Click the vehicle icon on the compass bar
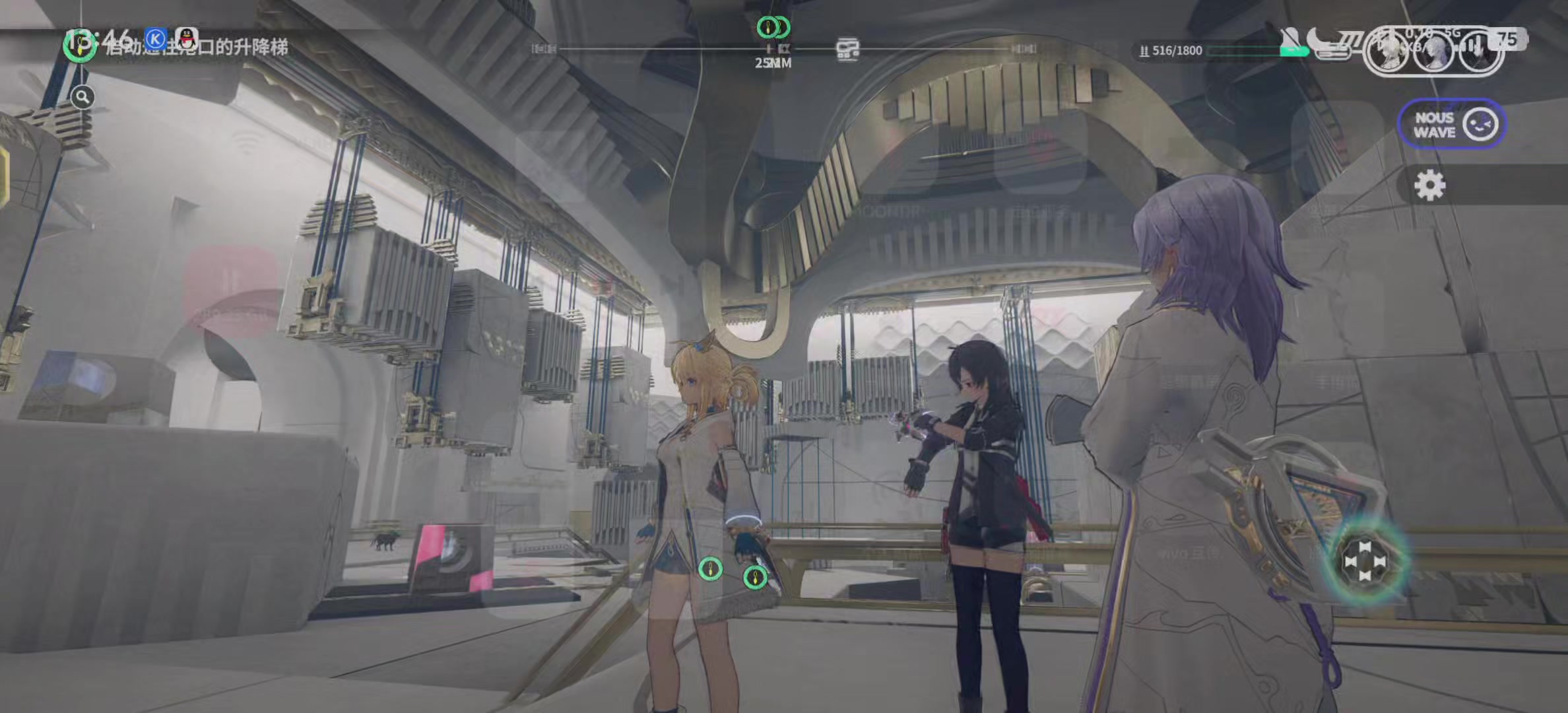 847,50
